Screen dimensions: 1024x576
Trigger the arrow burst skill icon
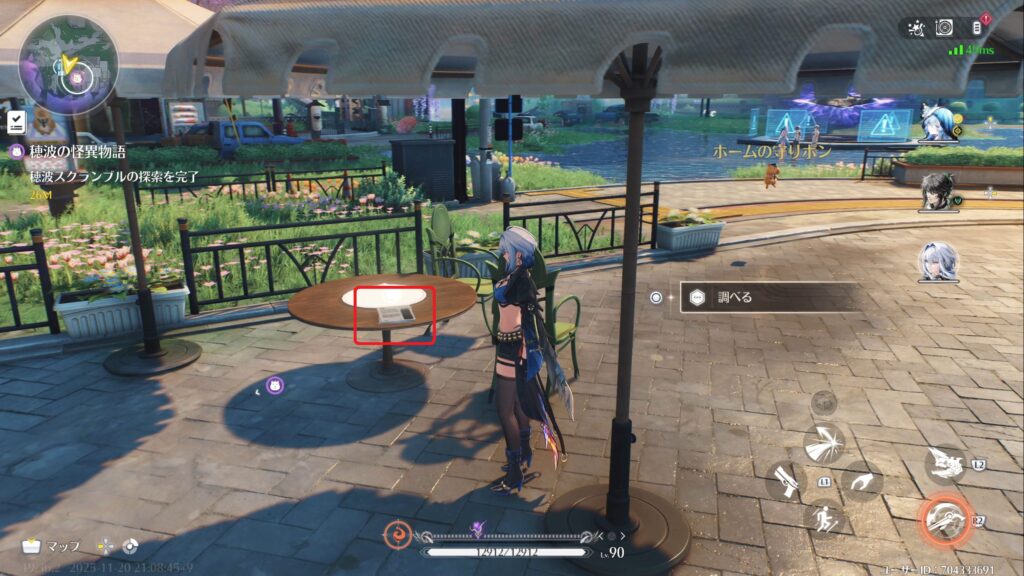pos(825,443)
